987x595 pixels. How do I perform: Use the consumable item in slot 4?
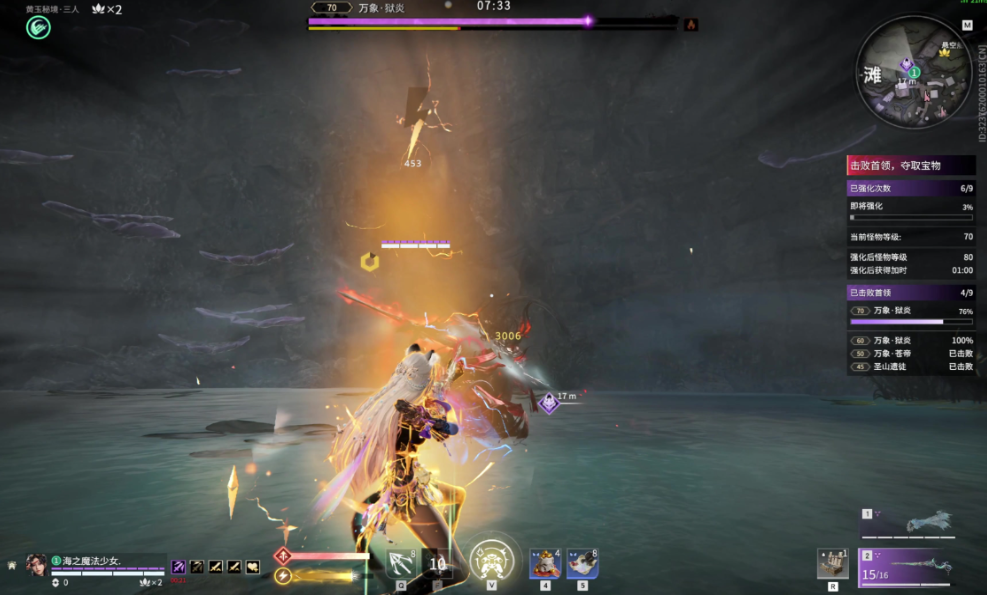[x=544, y=563]
